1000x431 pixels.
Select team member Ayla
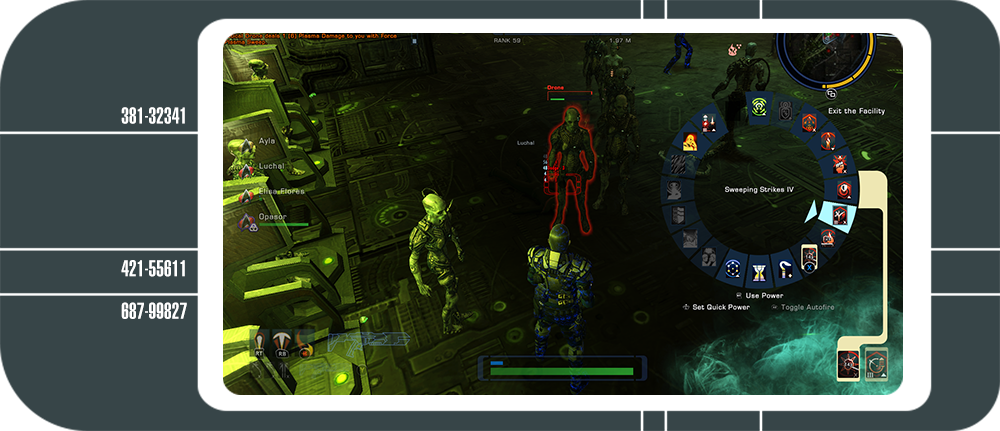(266, 142)
